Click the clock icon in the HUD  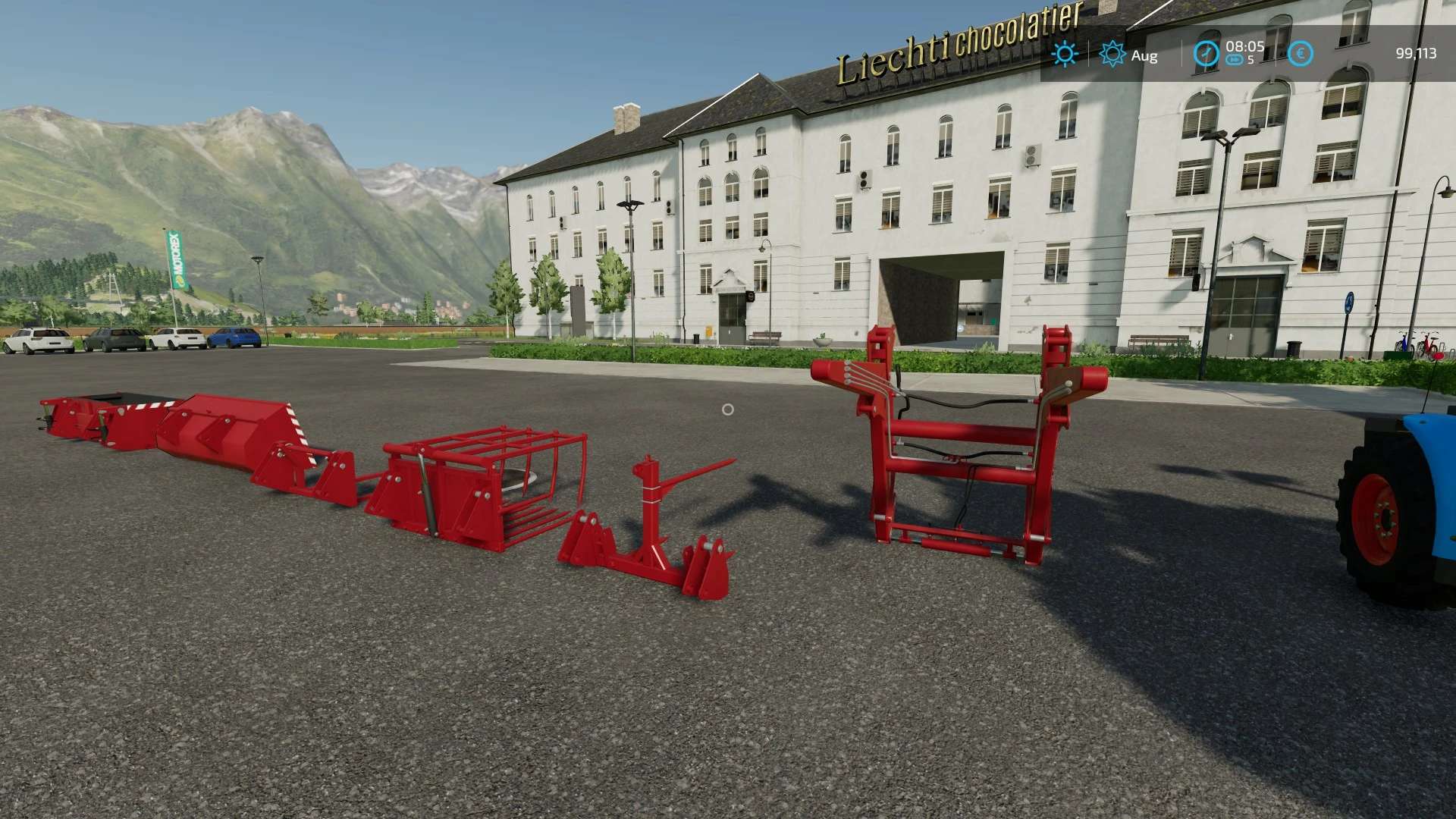[1206, 54]
